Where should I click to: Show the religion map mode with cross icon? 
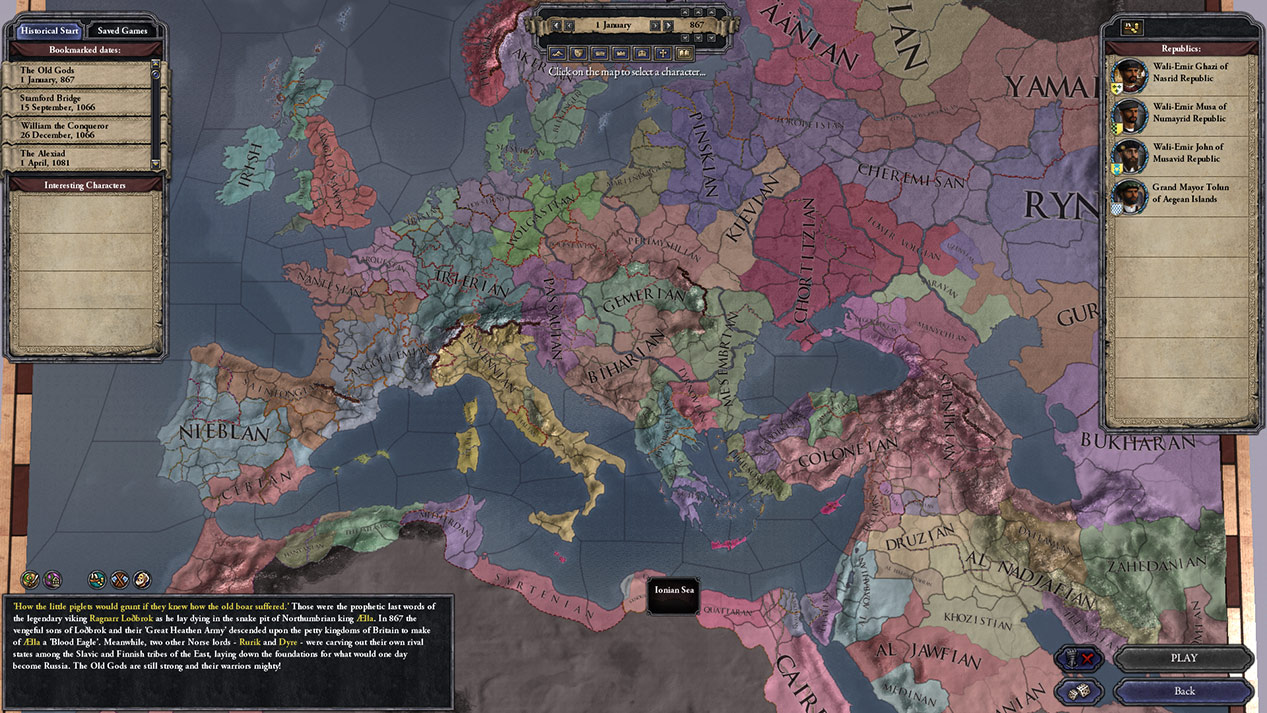click(x=663, y=53)
